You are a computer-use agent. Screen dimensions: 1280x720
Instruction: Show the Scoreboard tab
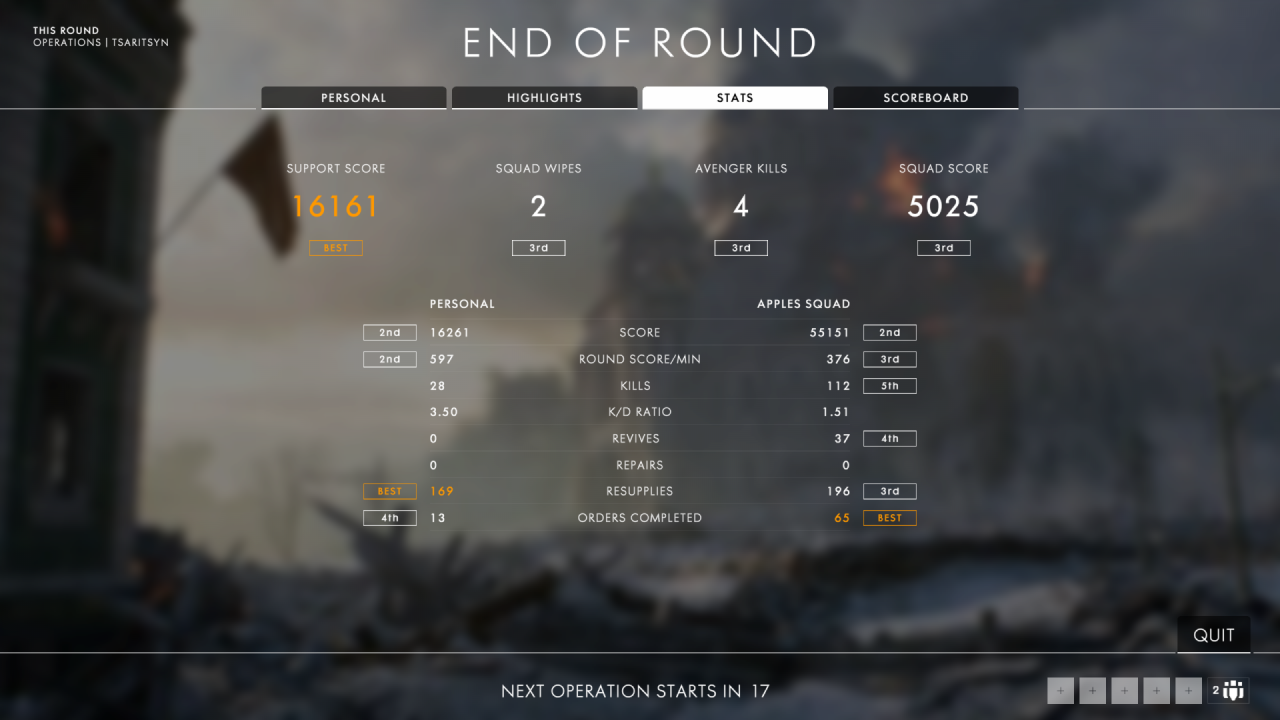click(925, 98)
